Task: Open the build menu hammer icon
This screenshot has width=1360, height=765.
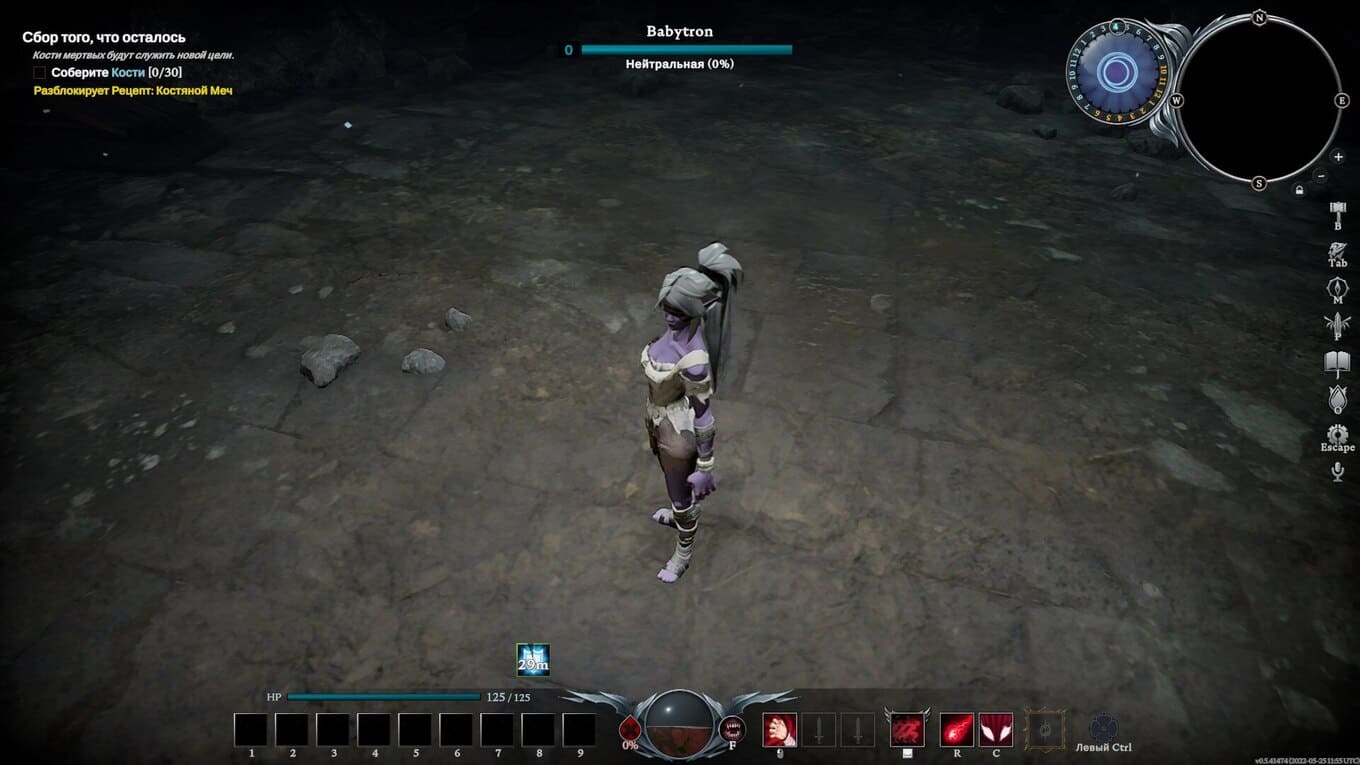Action: tap(1338, 210)
